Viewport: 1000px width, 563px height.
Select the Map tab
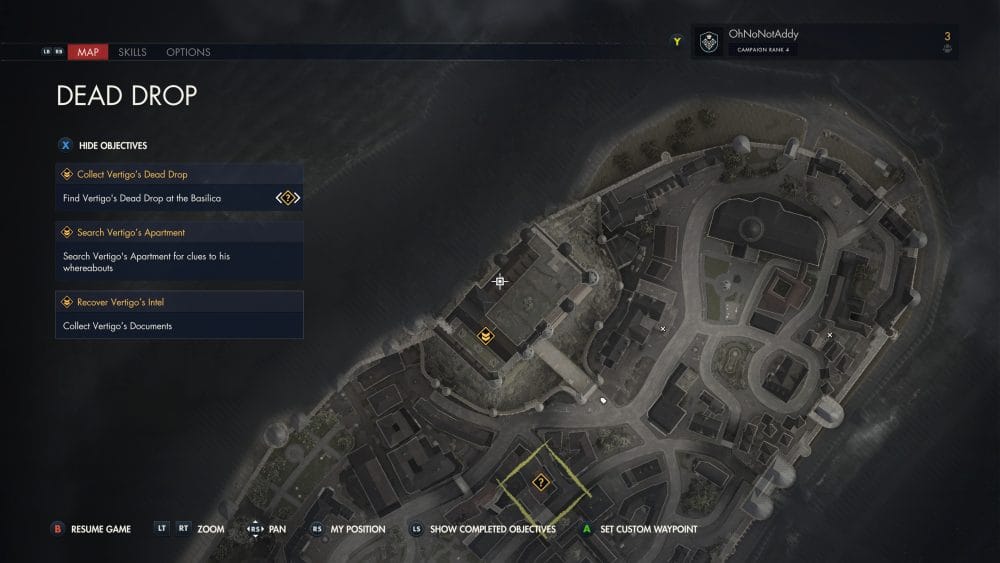[88, 51]
